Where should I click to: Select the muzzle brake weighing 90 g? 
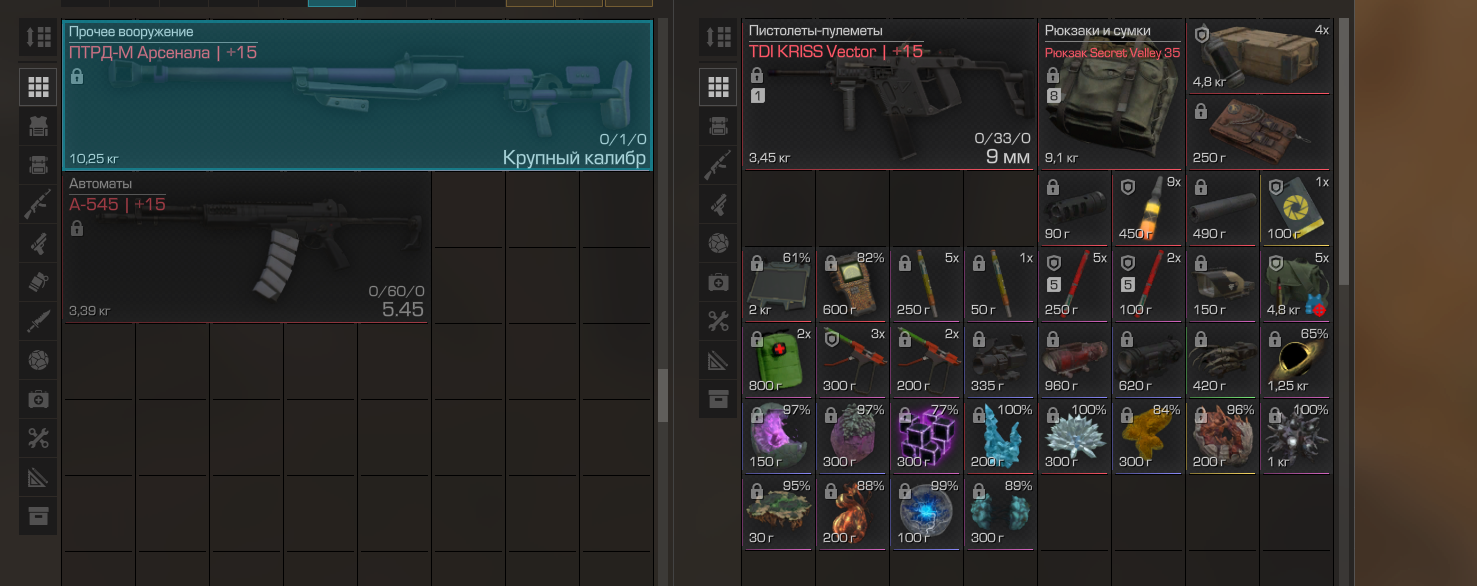coord(1074,207)
